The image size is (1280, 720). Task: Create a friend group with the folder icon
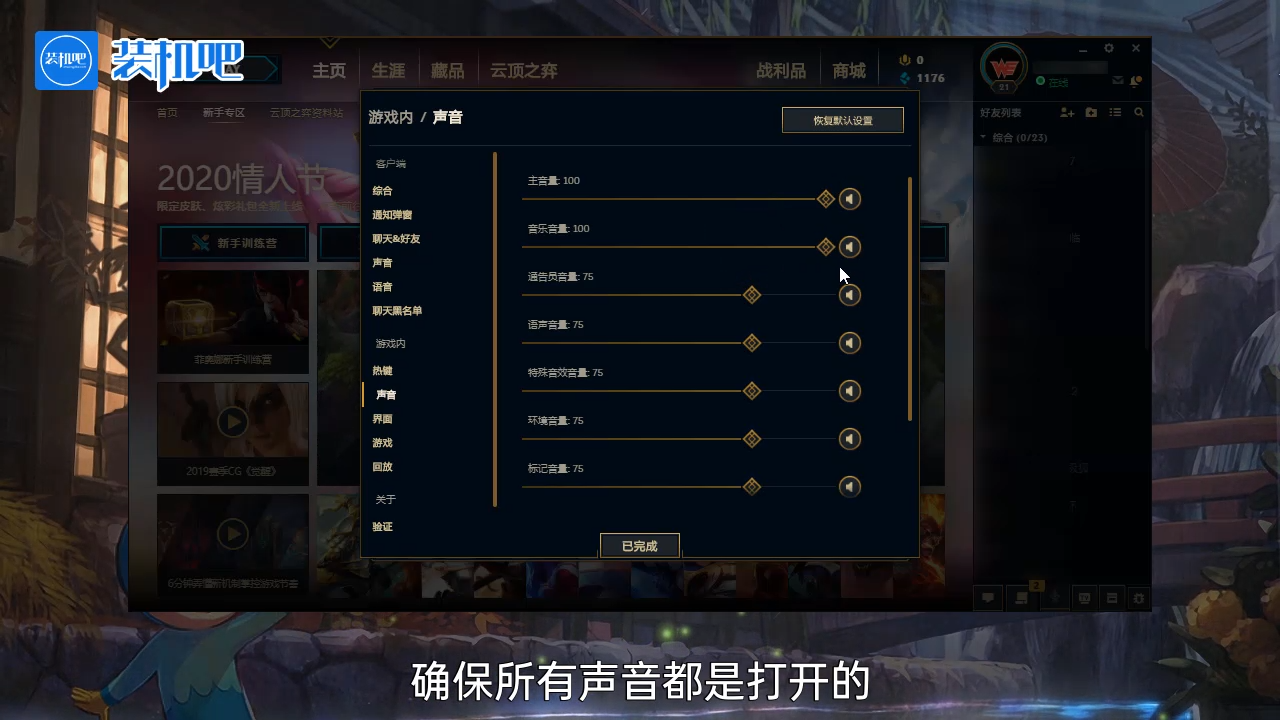(x=1091, y=112)
